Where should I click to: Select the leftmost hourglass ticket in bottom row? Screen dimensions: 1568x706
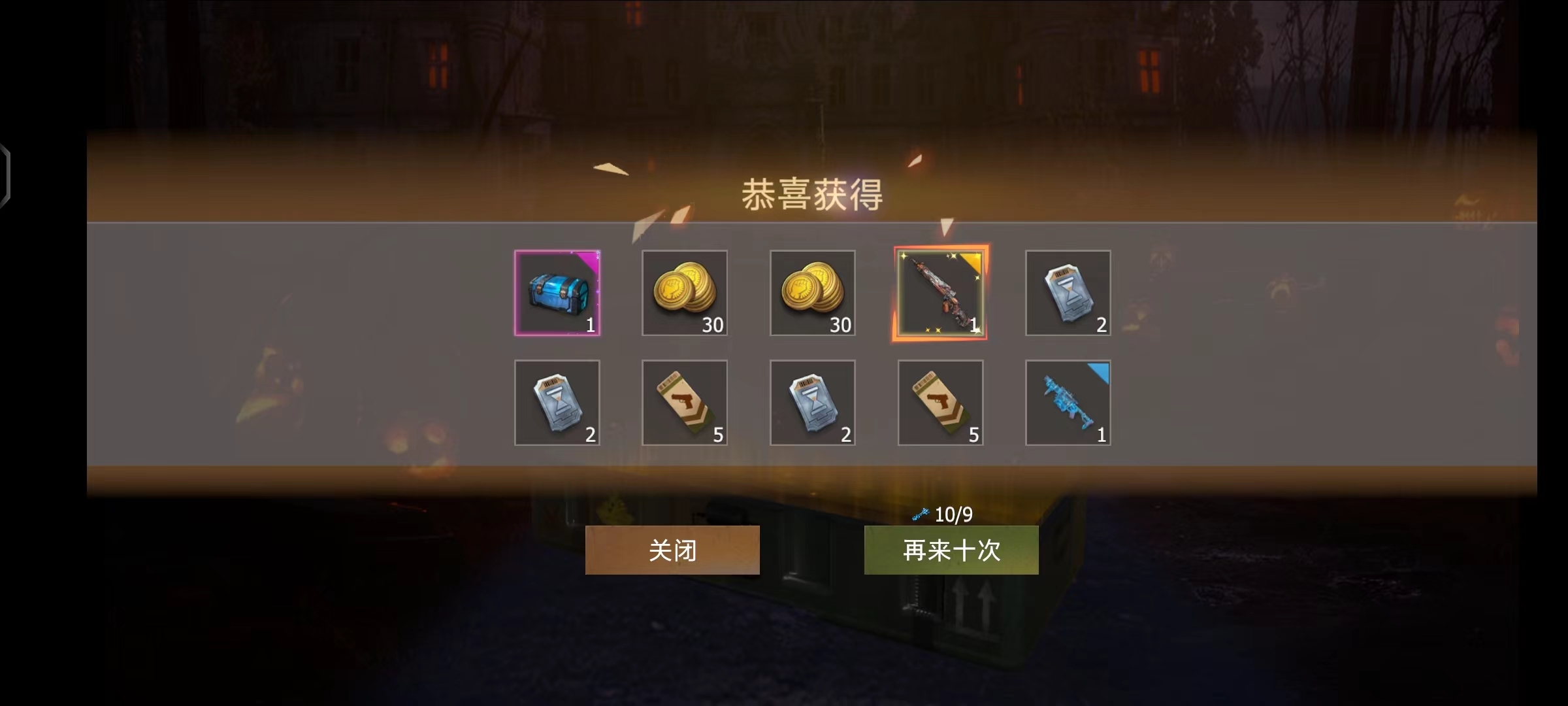point(558,403)
